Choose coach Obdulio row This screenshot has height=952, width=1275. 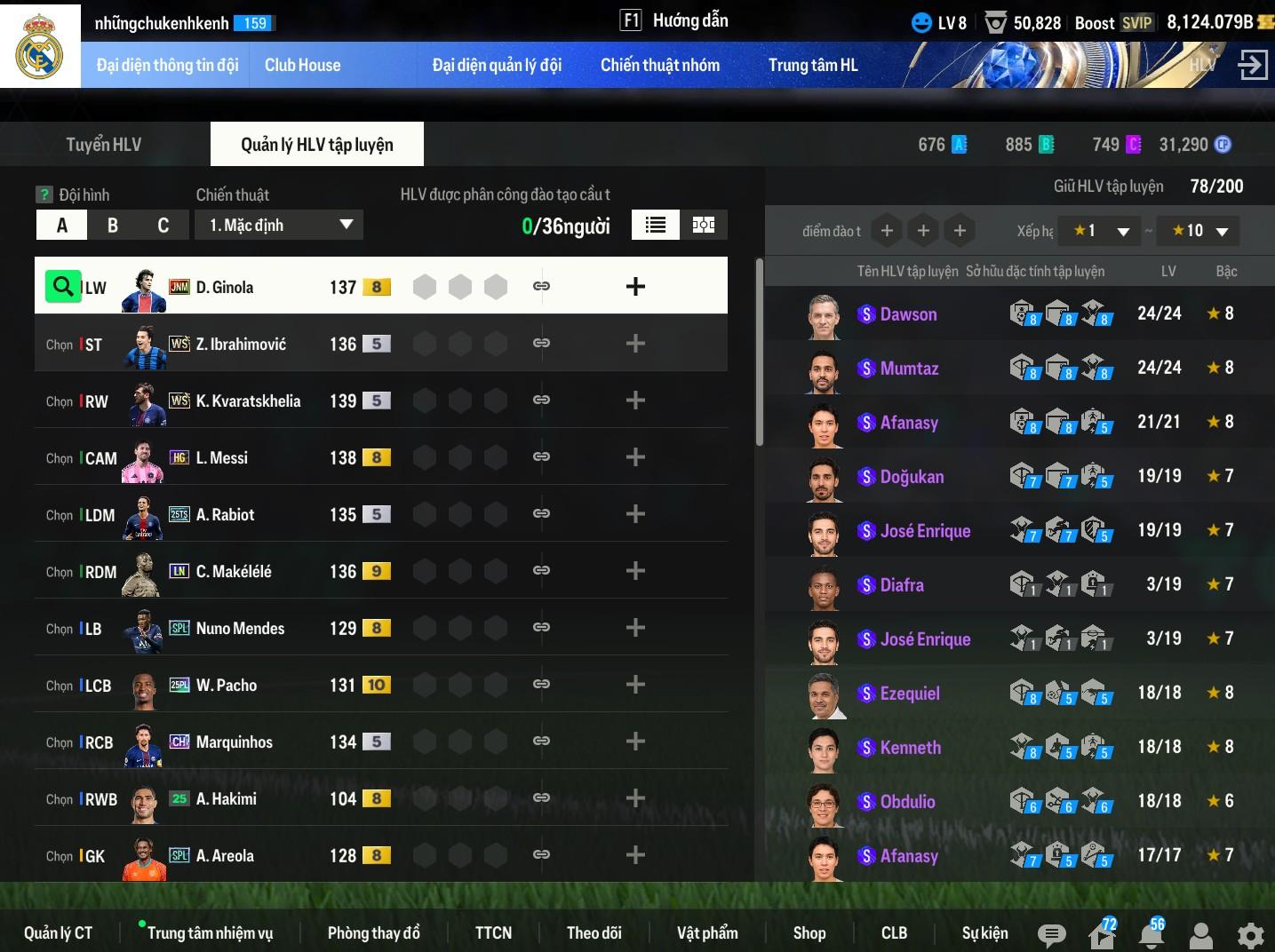click(x=907, y=802)
